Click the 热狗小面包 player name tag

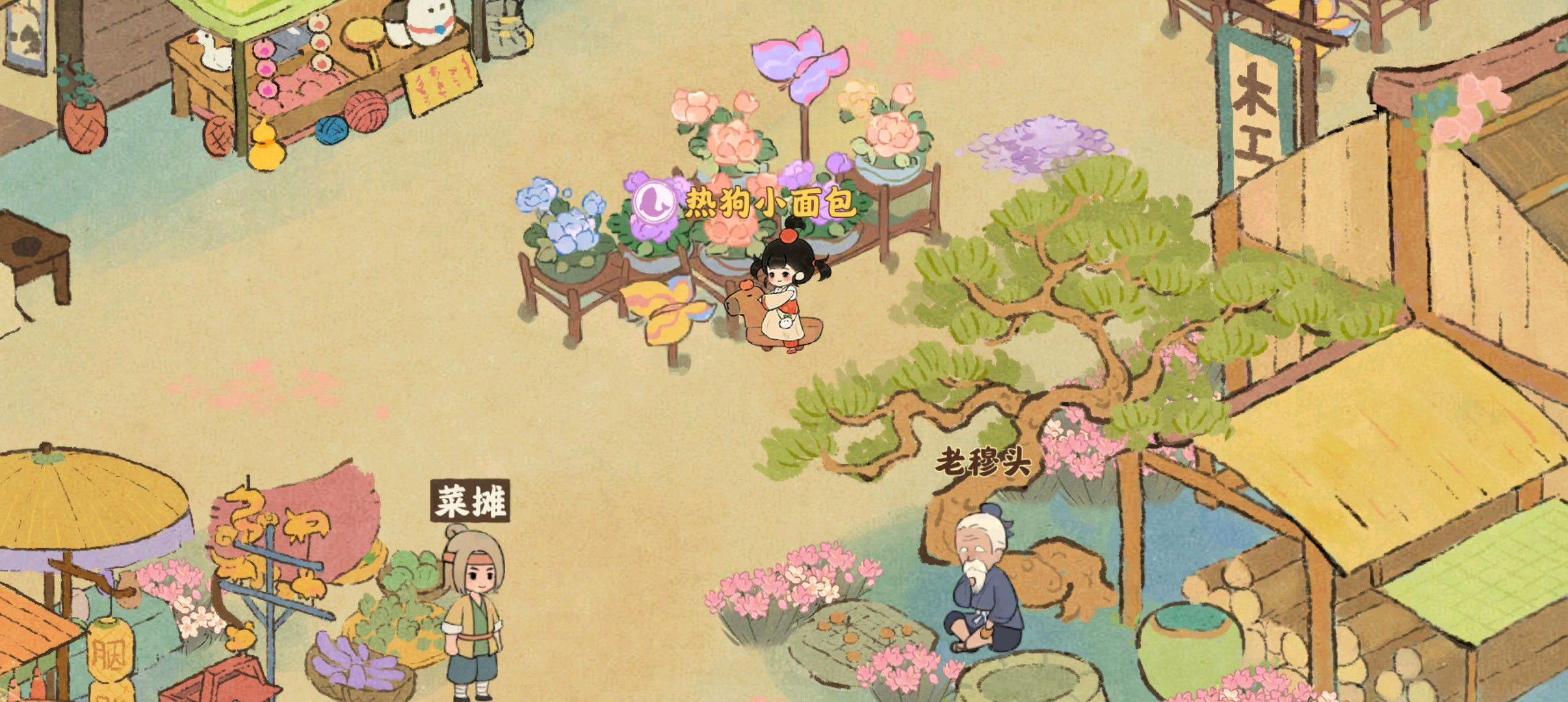[x=770, y=203]
